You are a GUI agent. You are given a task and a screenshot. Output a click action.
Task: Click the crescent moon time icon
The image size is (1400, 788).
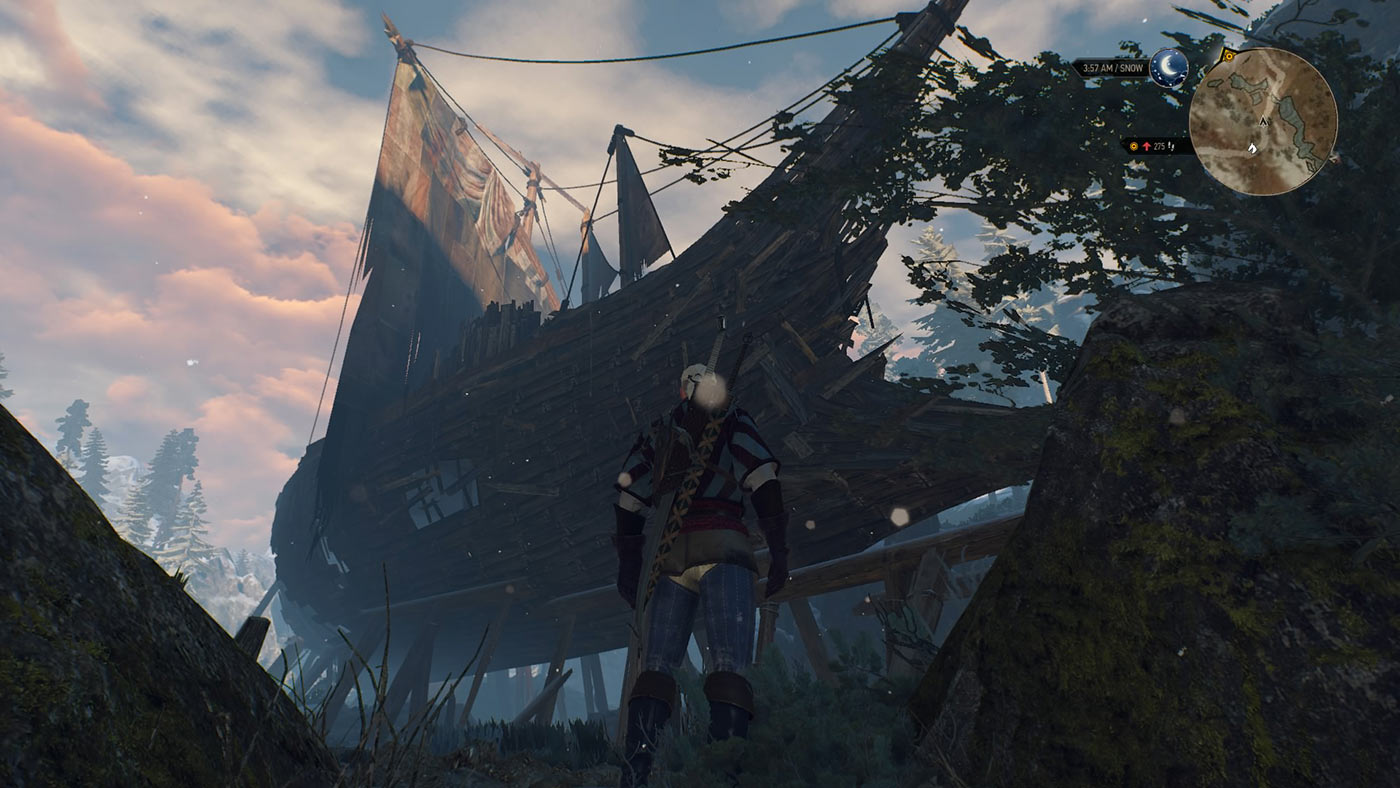(1169, 68)
